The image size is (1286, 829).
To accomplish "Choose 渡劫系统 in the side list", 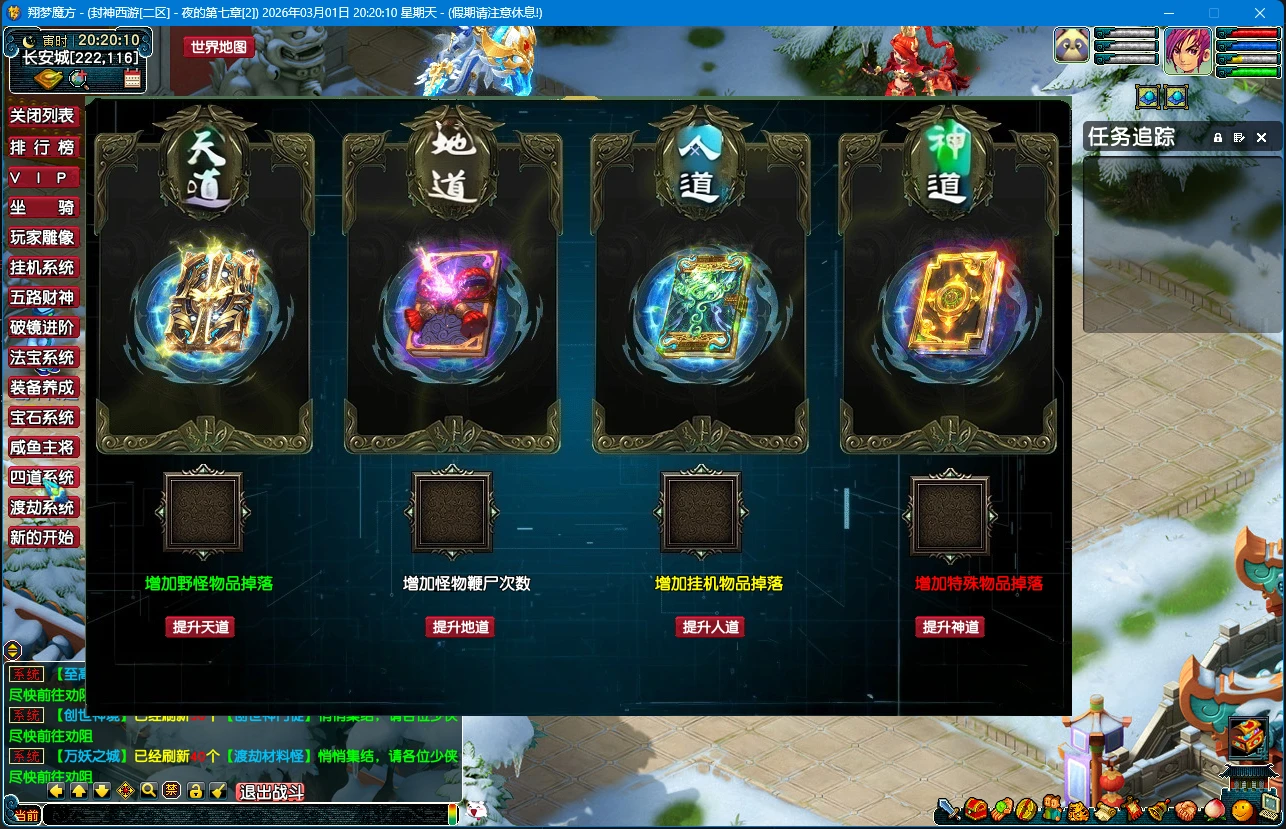I will pyautogui.click(x=42, y=507).
